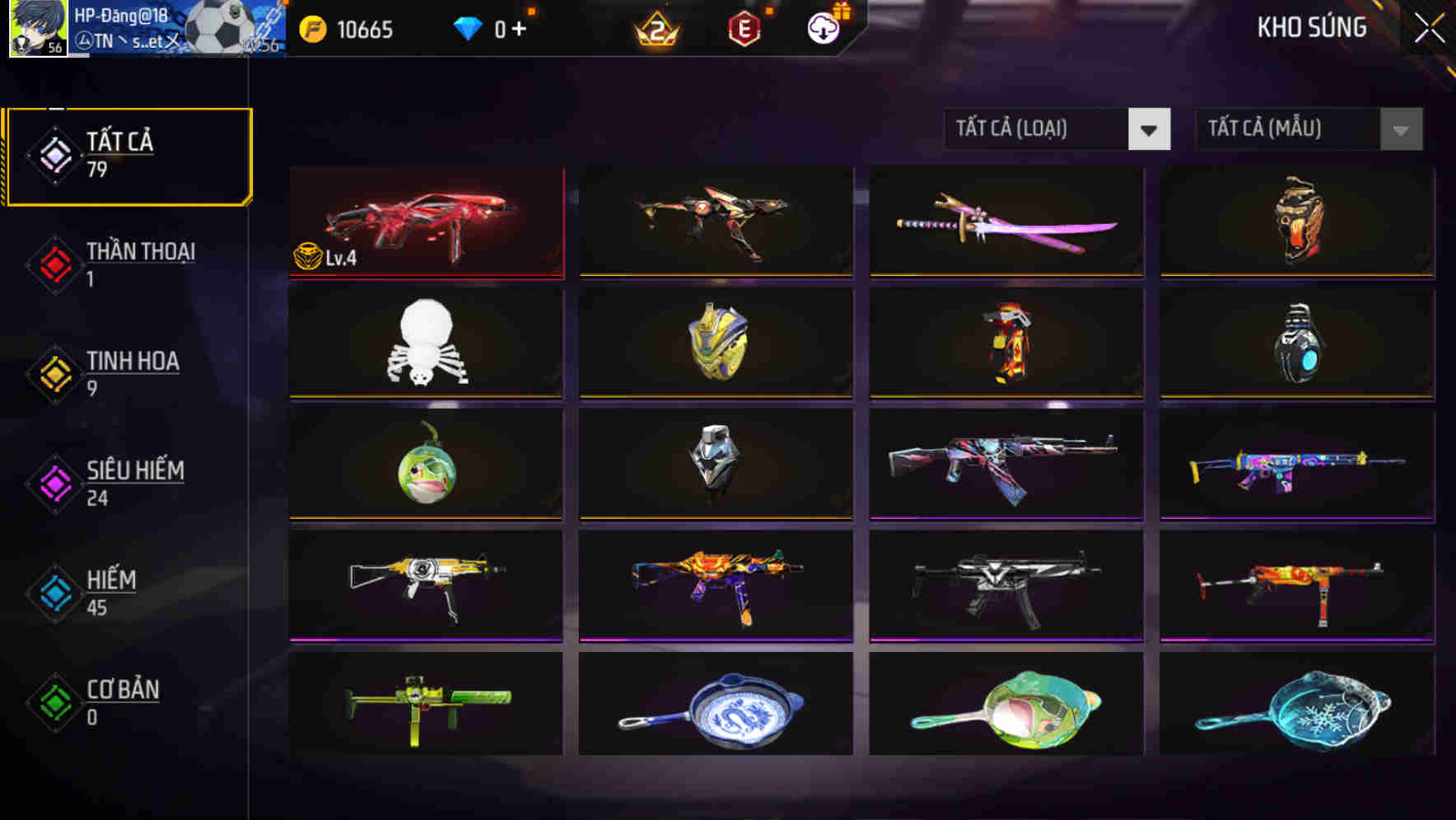Viewport: 1456px width, 820px height.
Task: Select the Lv.4 red evolution gun skin
Action: pyautogui.click(x=425, y=222)
